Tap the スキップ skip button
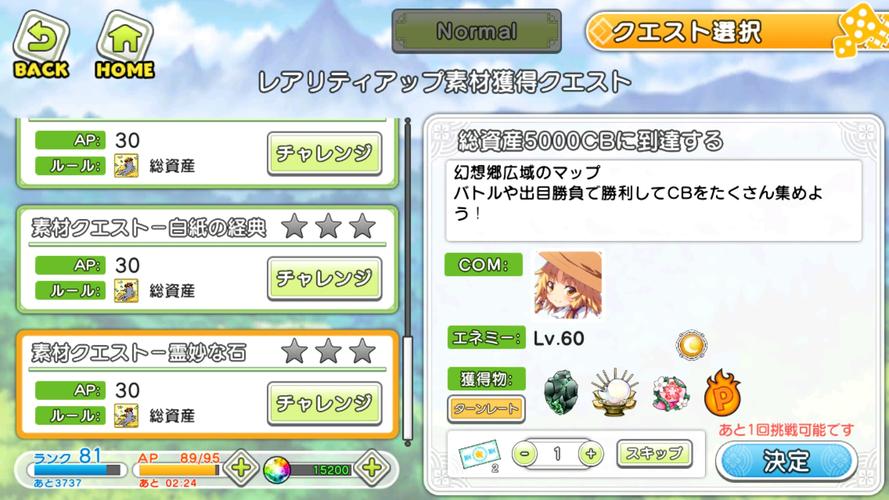This screenshot has height=500, width=889. click(654, 453)
